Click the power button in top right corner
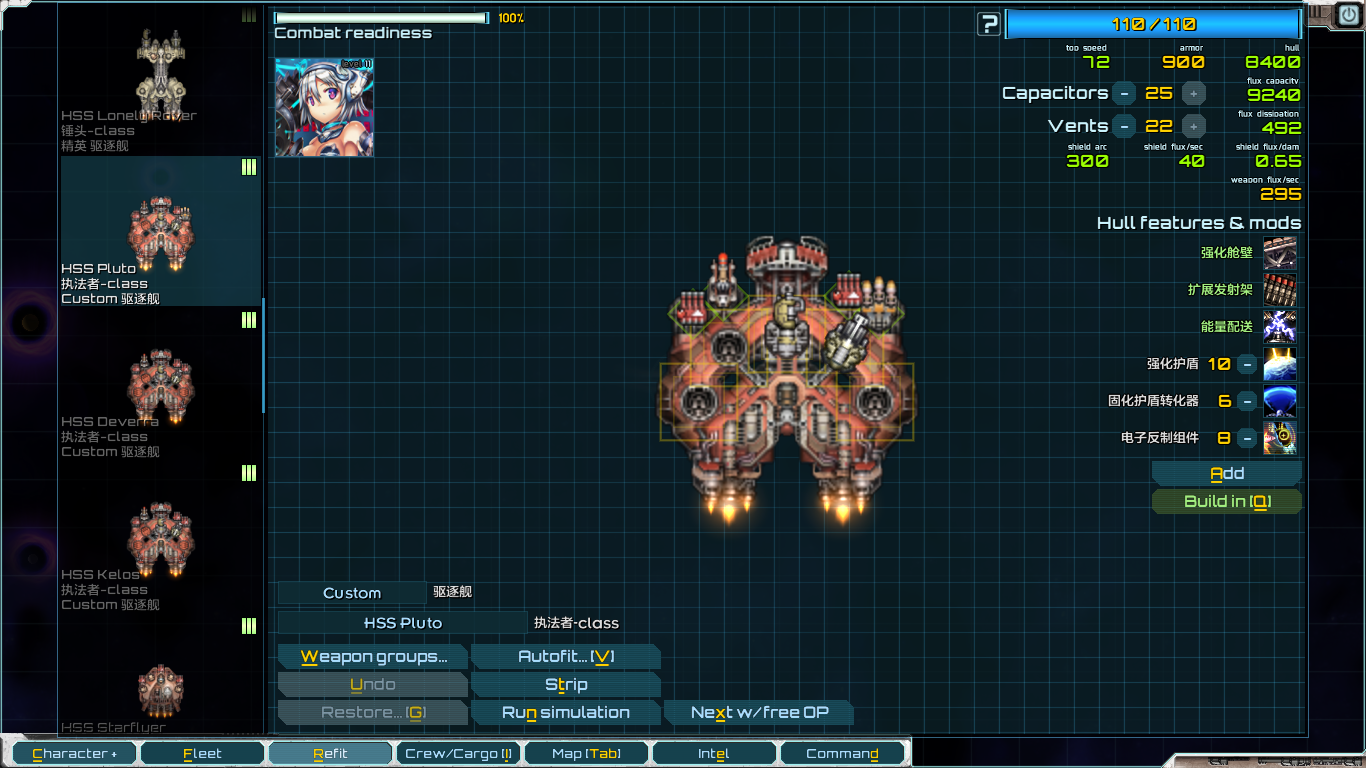 pyautogui.click(x=1348, y=15)
